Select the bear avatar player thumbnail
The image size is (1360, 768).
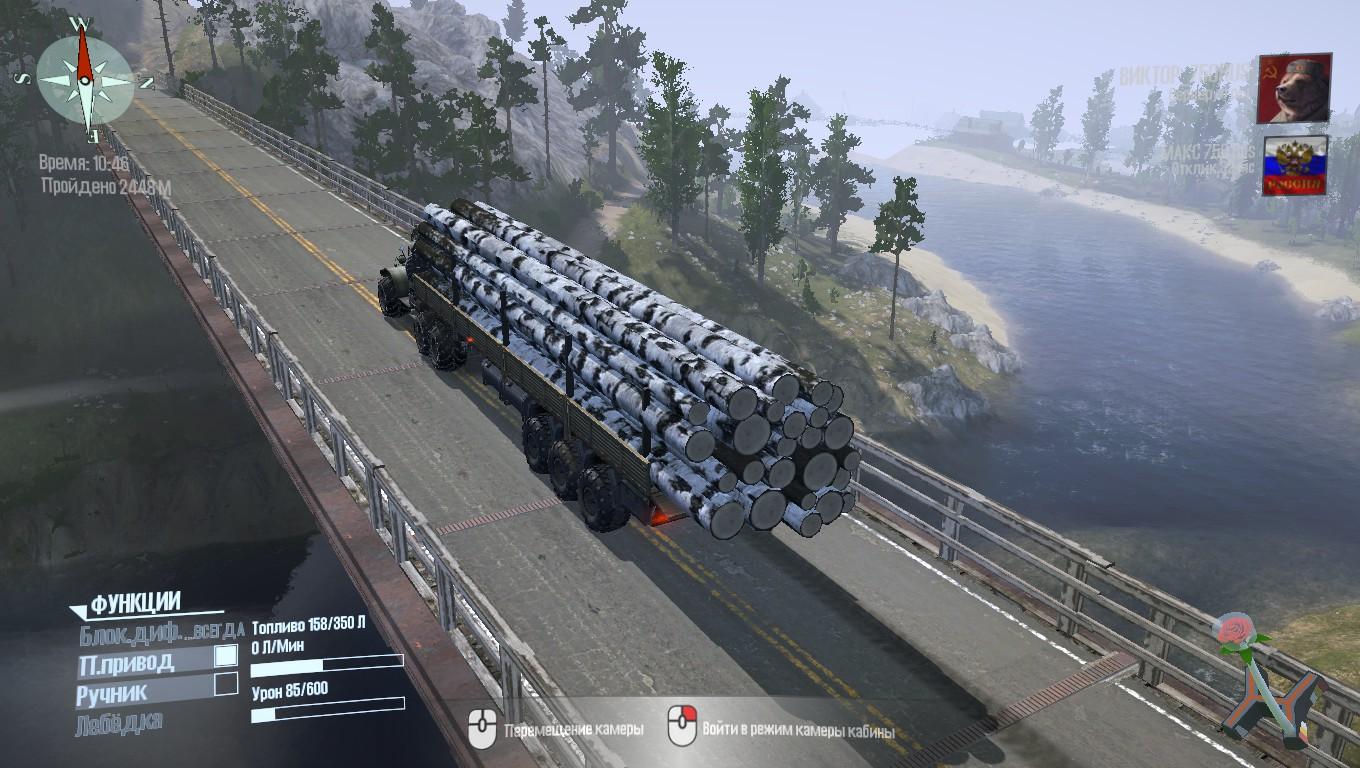1294,88
